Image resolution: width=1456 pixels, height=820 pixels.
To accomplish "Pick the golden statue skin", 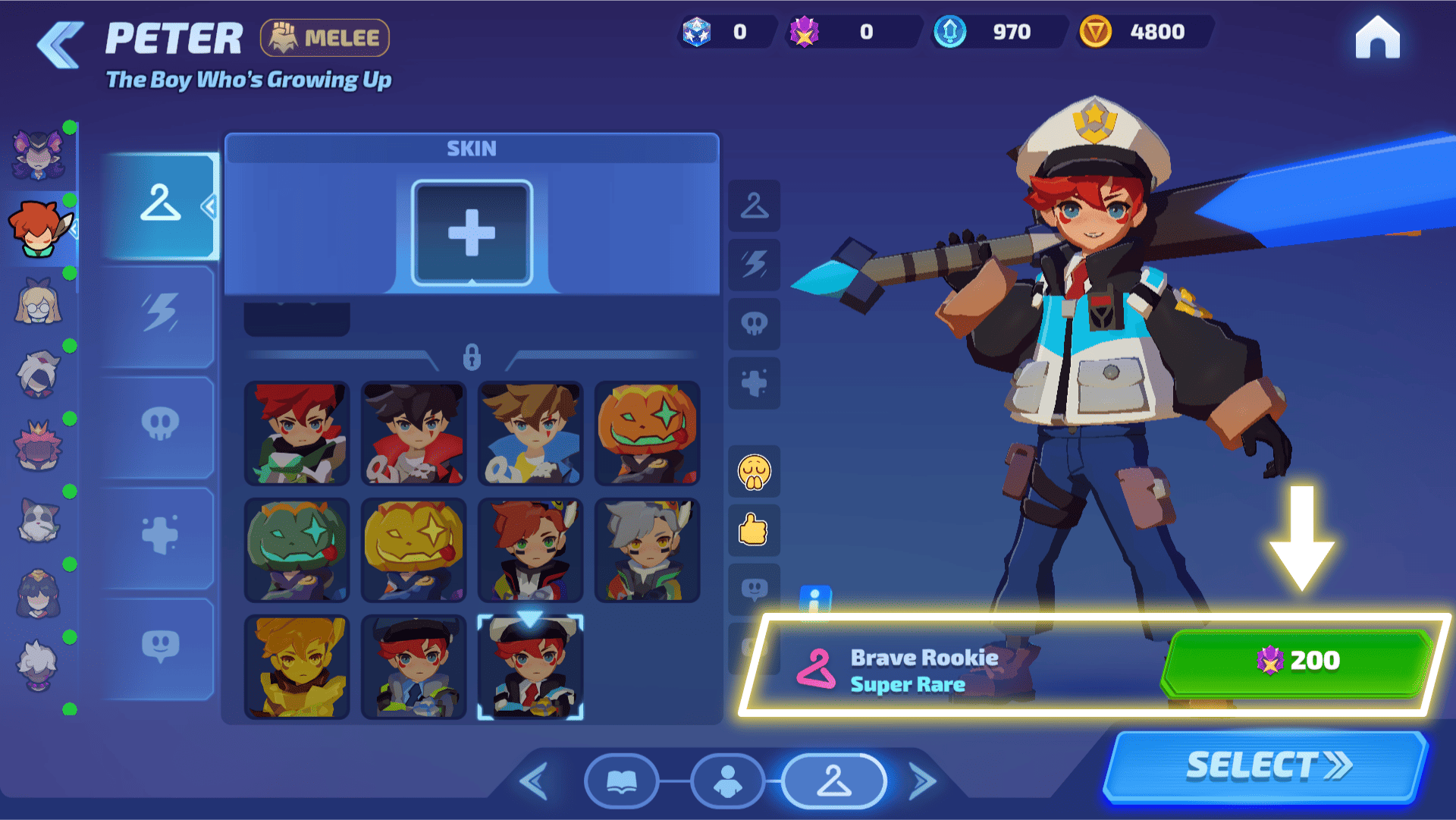I will (x=297, y=668).
